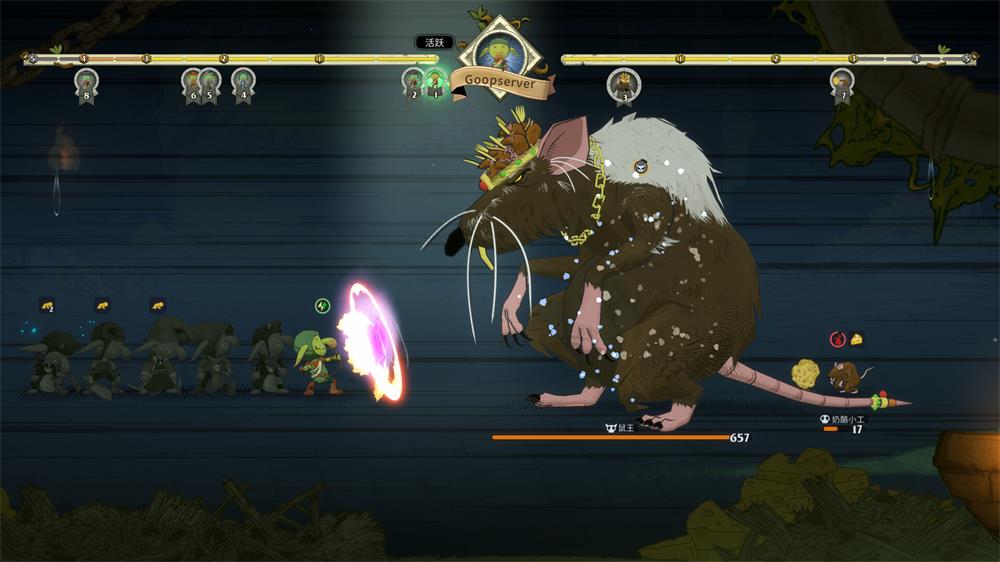
Task: Inspect the green lightning status icon
Action: (x=322, y=305)
